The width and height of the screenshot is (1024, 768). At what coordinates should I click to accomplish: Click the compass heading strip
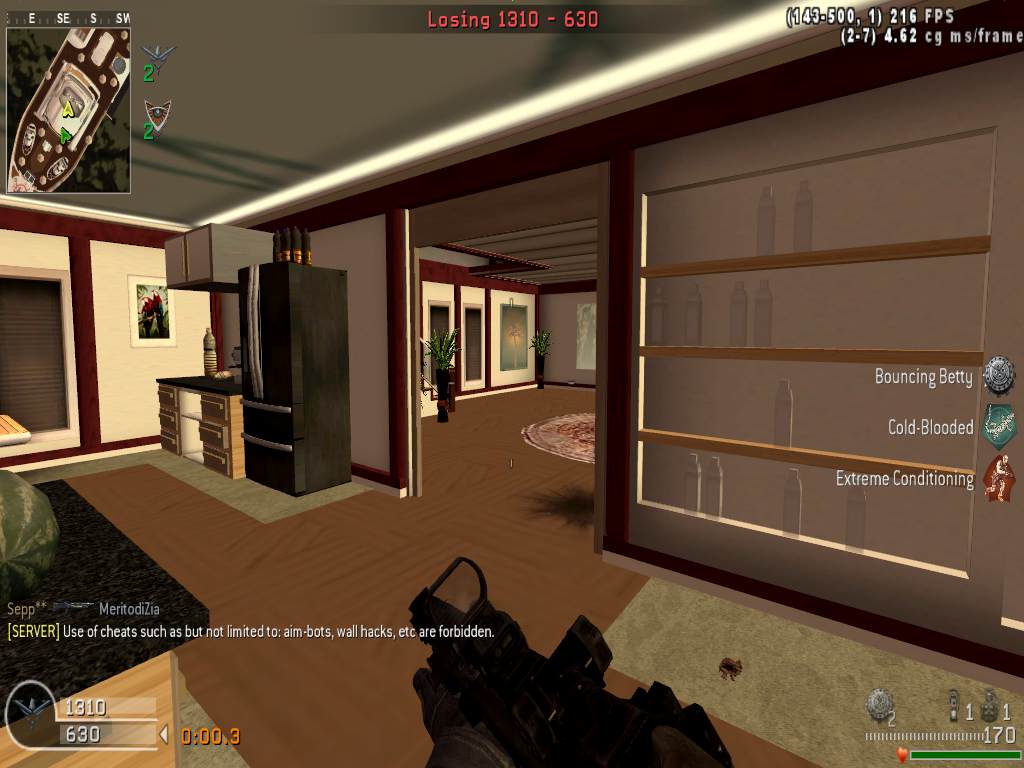(68, 18)
